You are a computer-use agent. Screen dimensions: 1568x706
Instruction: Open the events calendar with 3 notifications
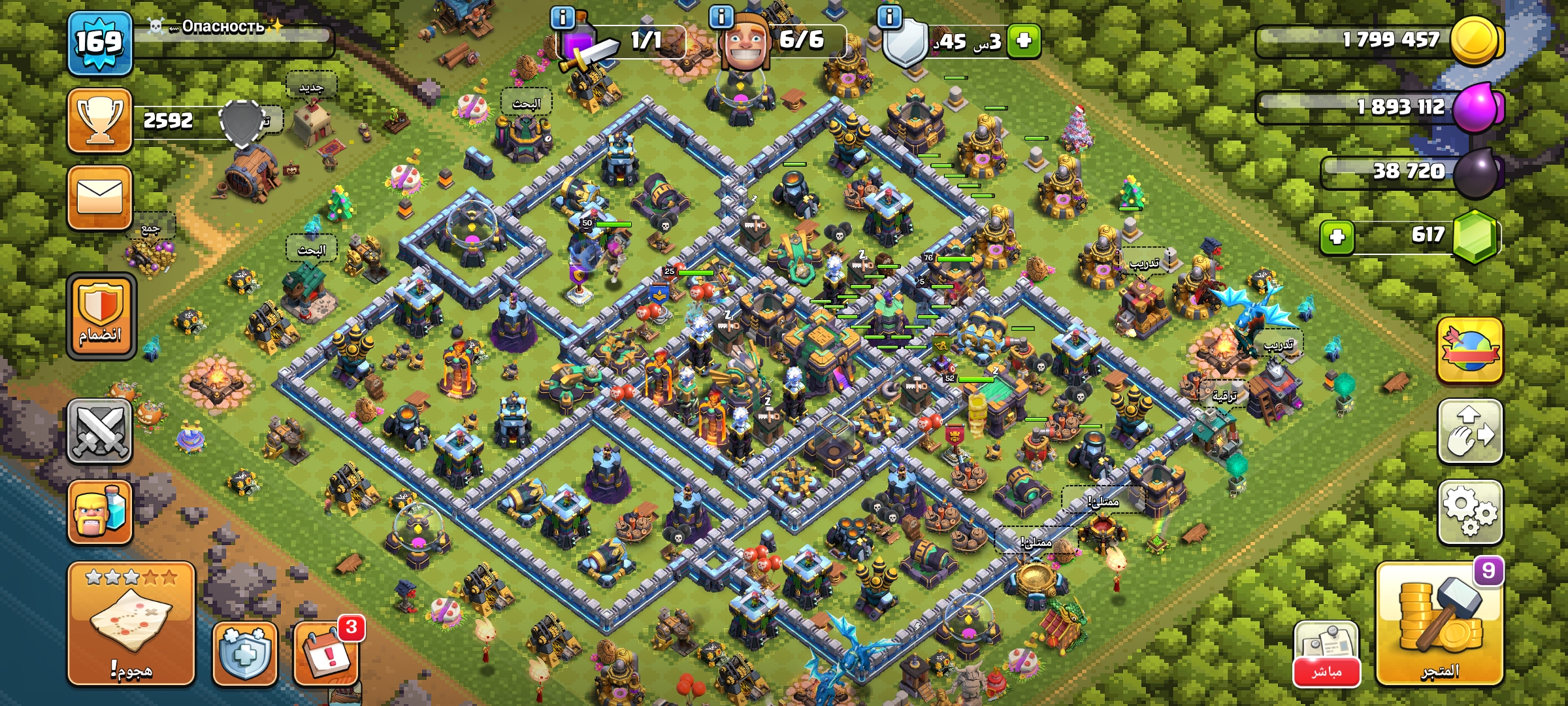pos(326,654)
